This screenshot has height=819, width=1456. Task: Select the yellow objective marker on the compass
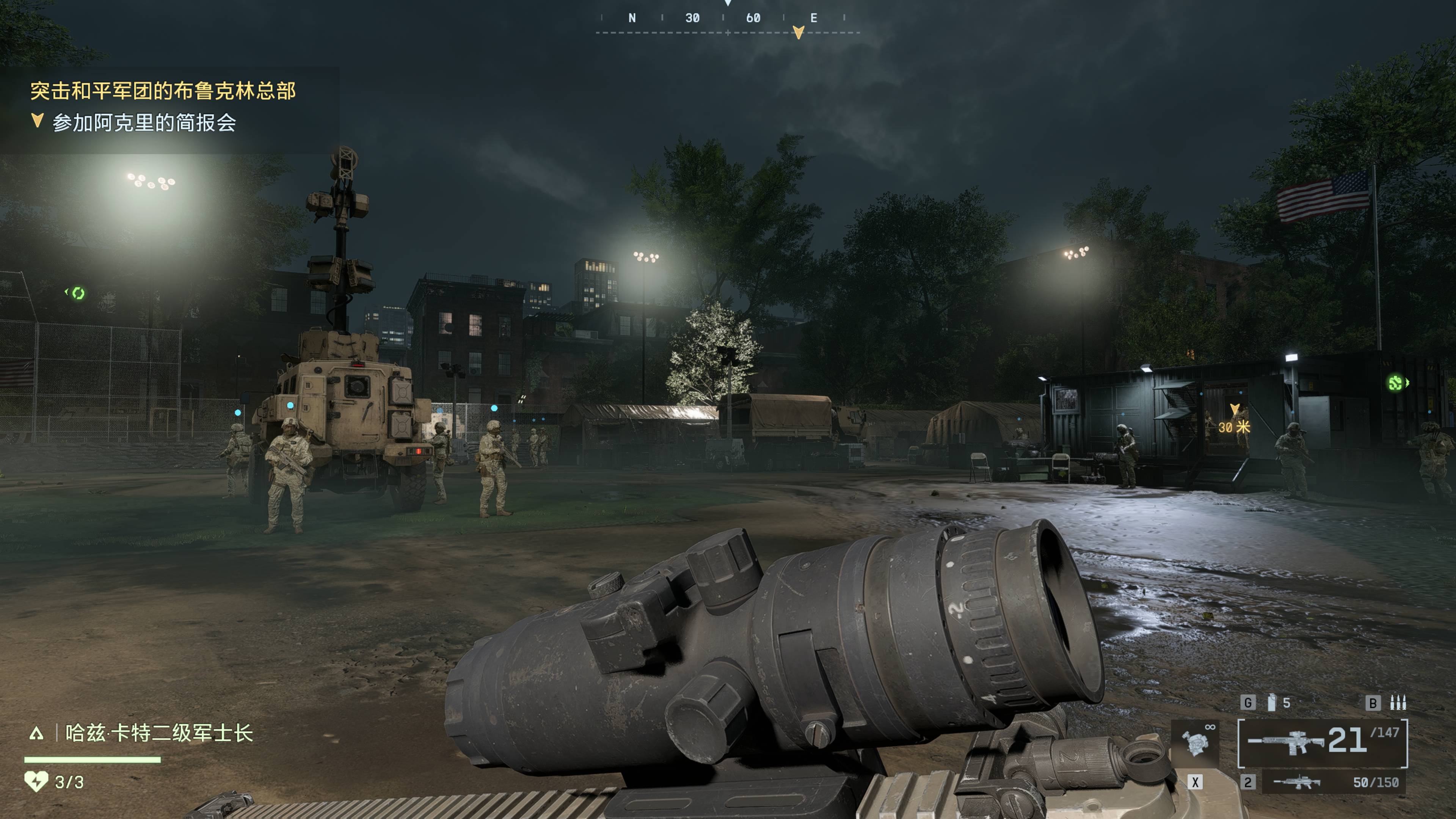tap(798, 32)
